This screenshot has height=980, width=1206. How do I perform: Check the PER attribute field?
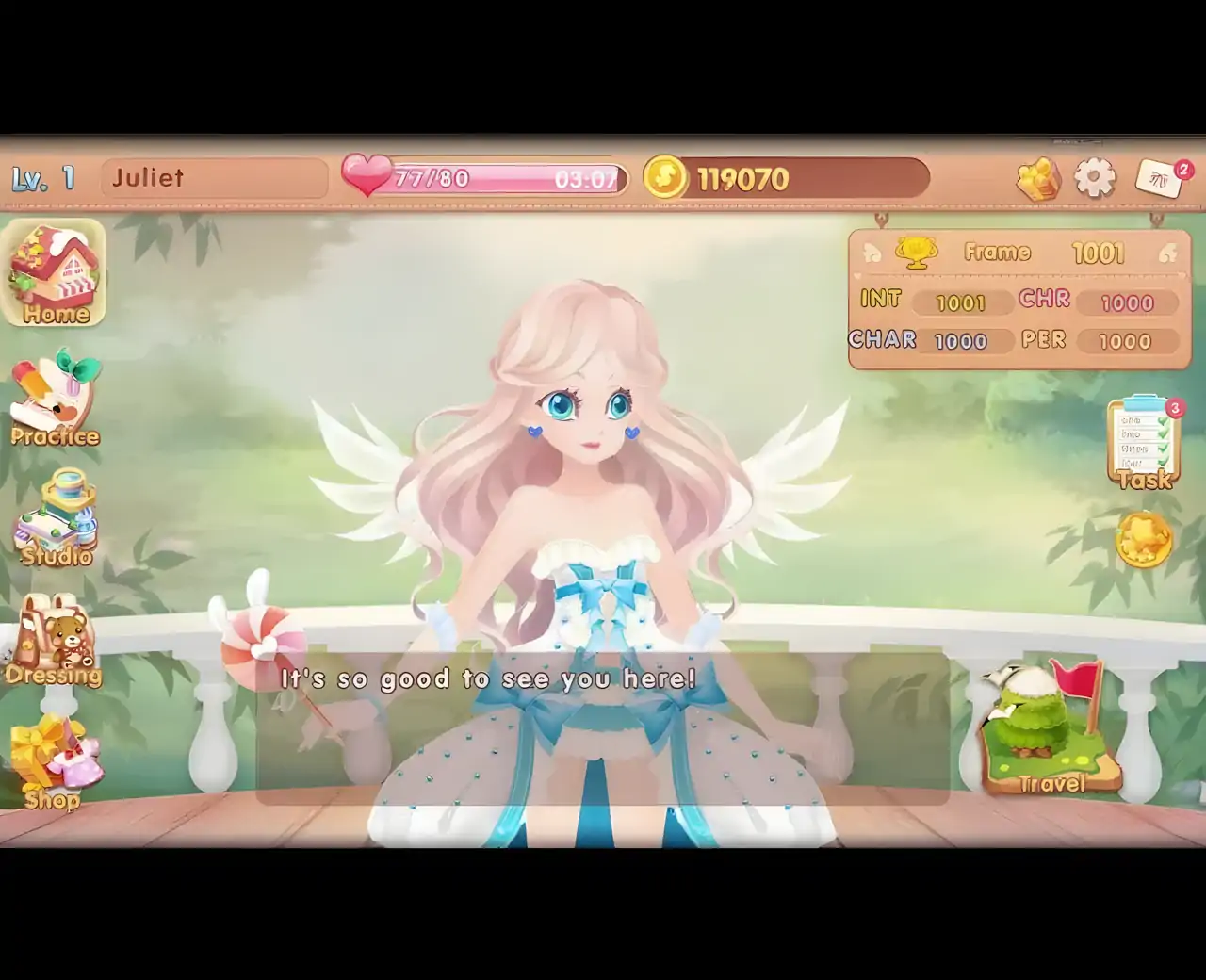click(1129, 341)
